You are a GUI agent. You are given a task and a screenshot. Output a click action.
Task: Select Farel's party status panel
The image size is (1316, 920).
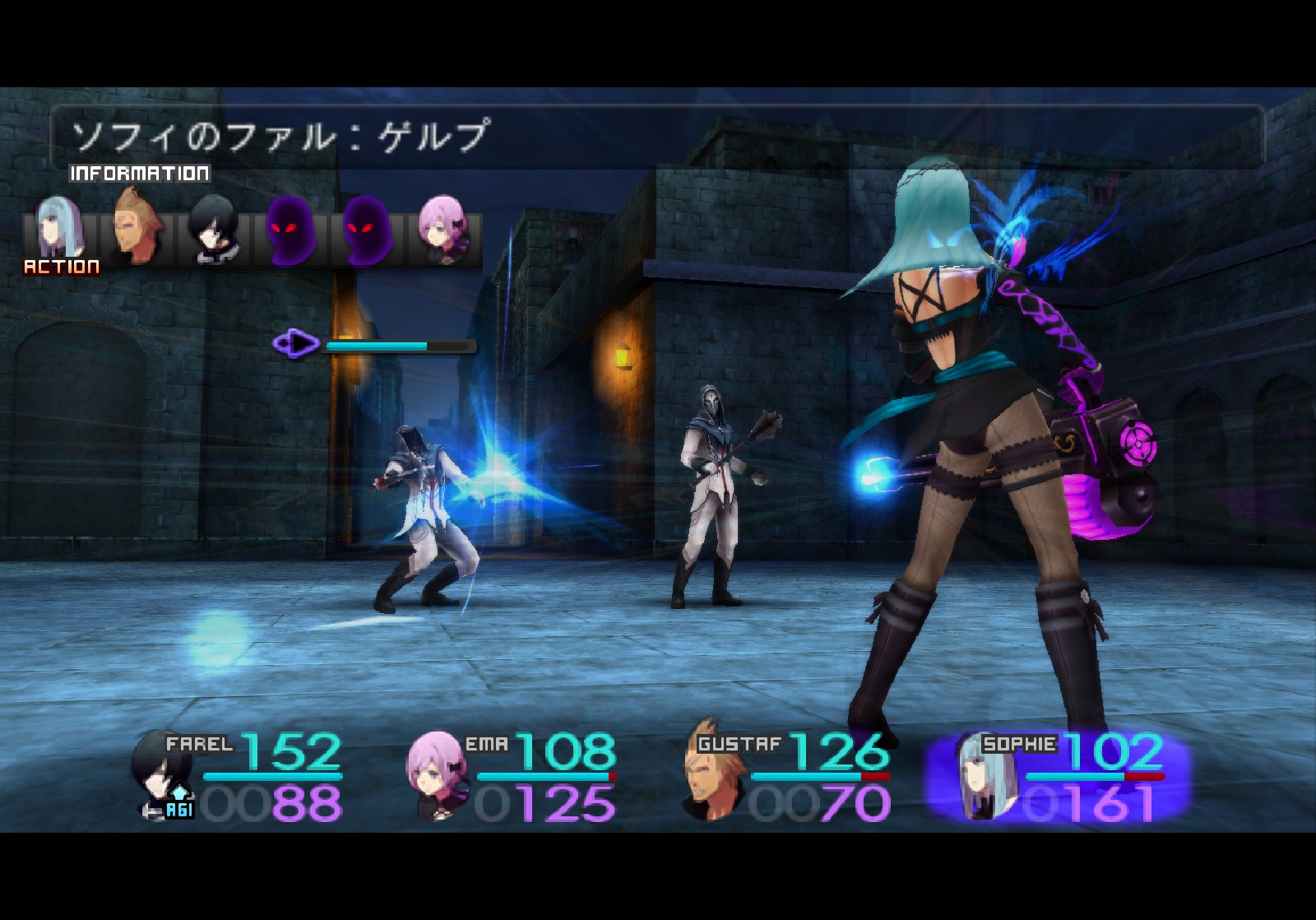[239, 777]
